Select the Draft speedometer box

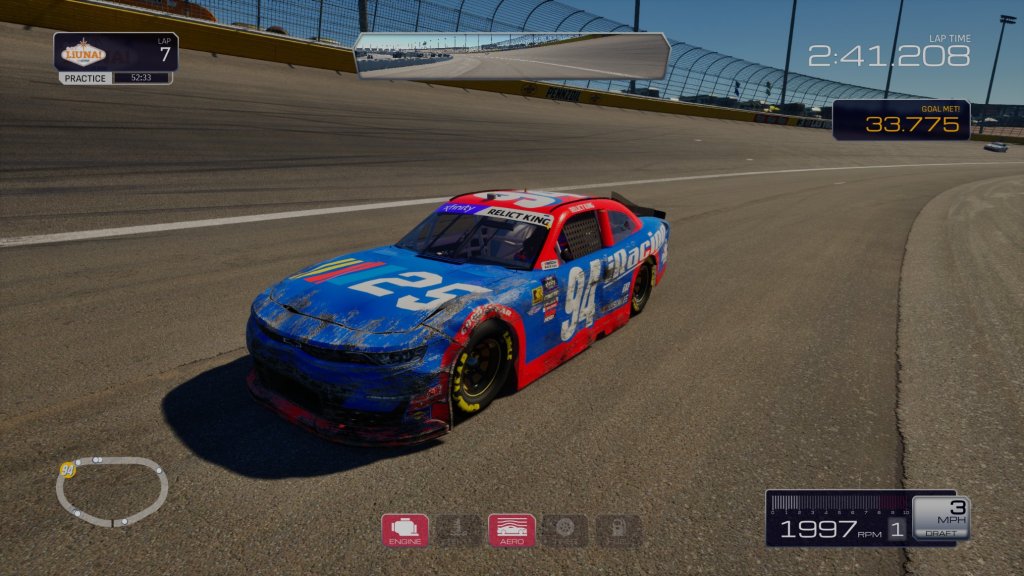tap(940, 518)
